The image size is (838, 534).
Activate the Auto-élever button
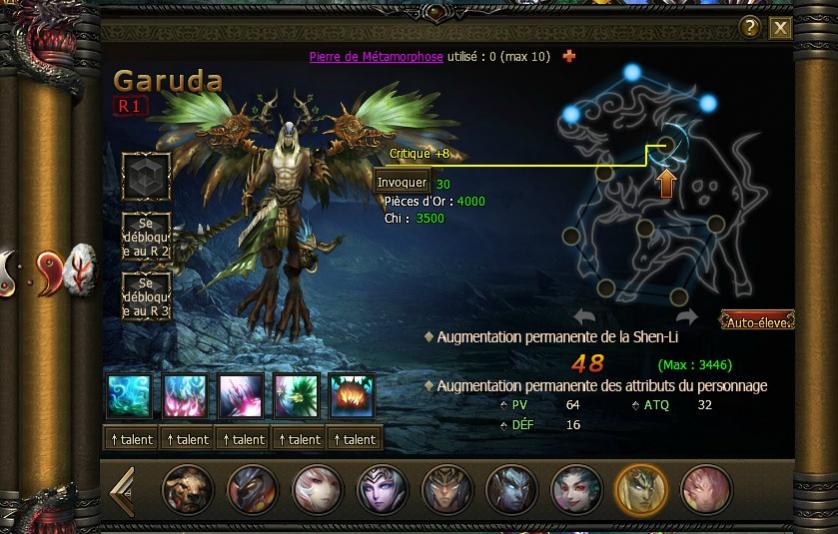[758, 321]
